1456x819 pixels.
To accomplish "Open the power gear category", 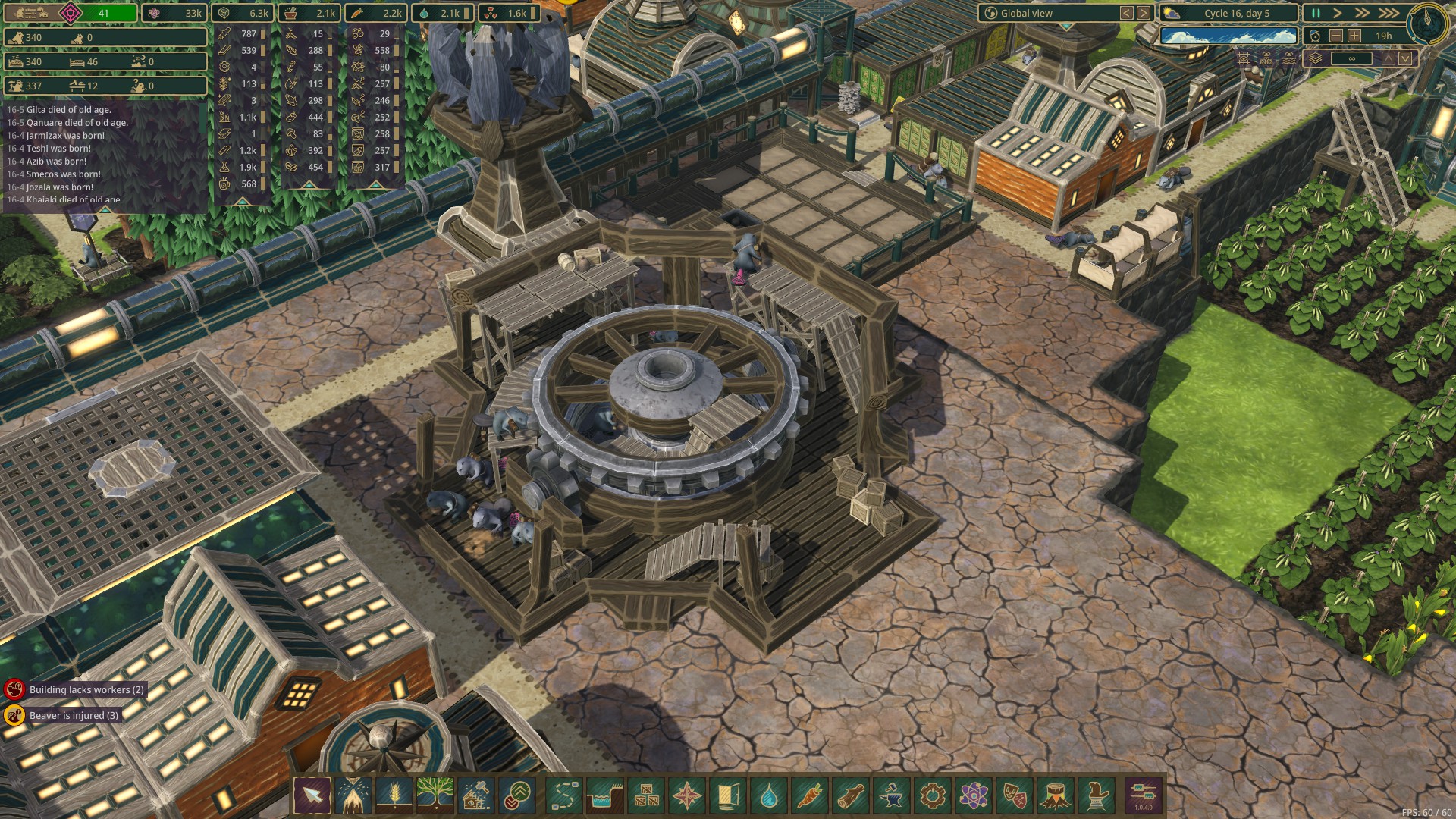I will click(932, 796).
